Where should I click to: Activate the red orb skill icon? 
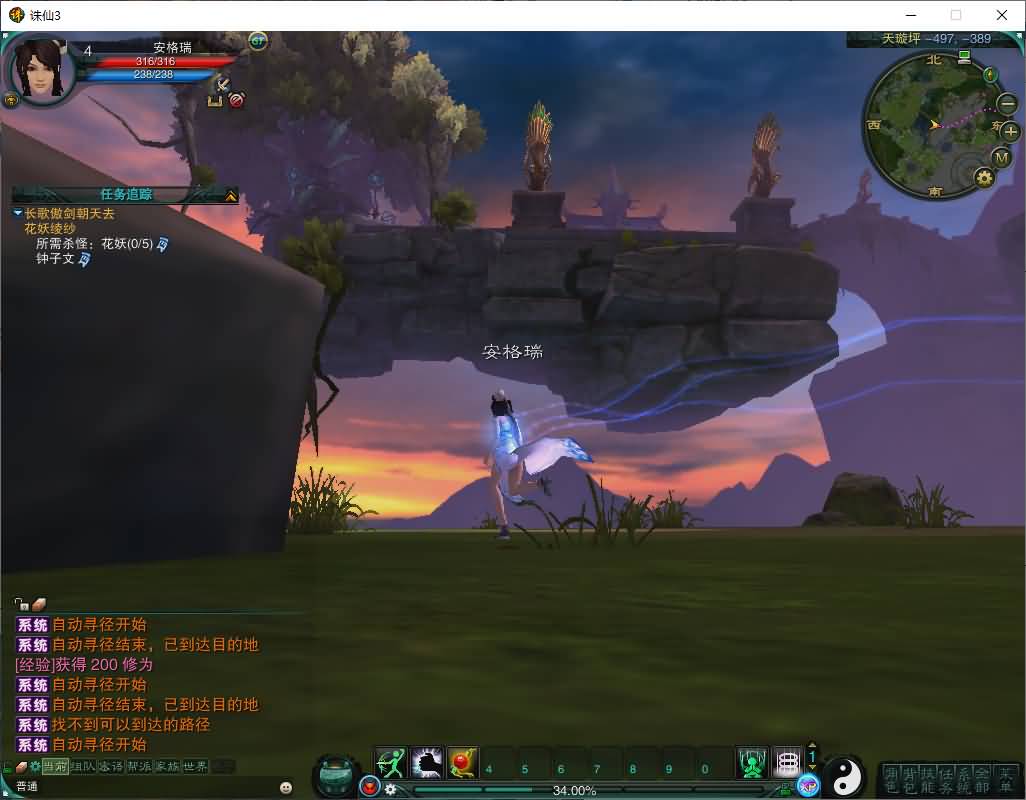[x=462, y=764]
